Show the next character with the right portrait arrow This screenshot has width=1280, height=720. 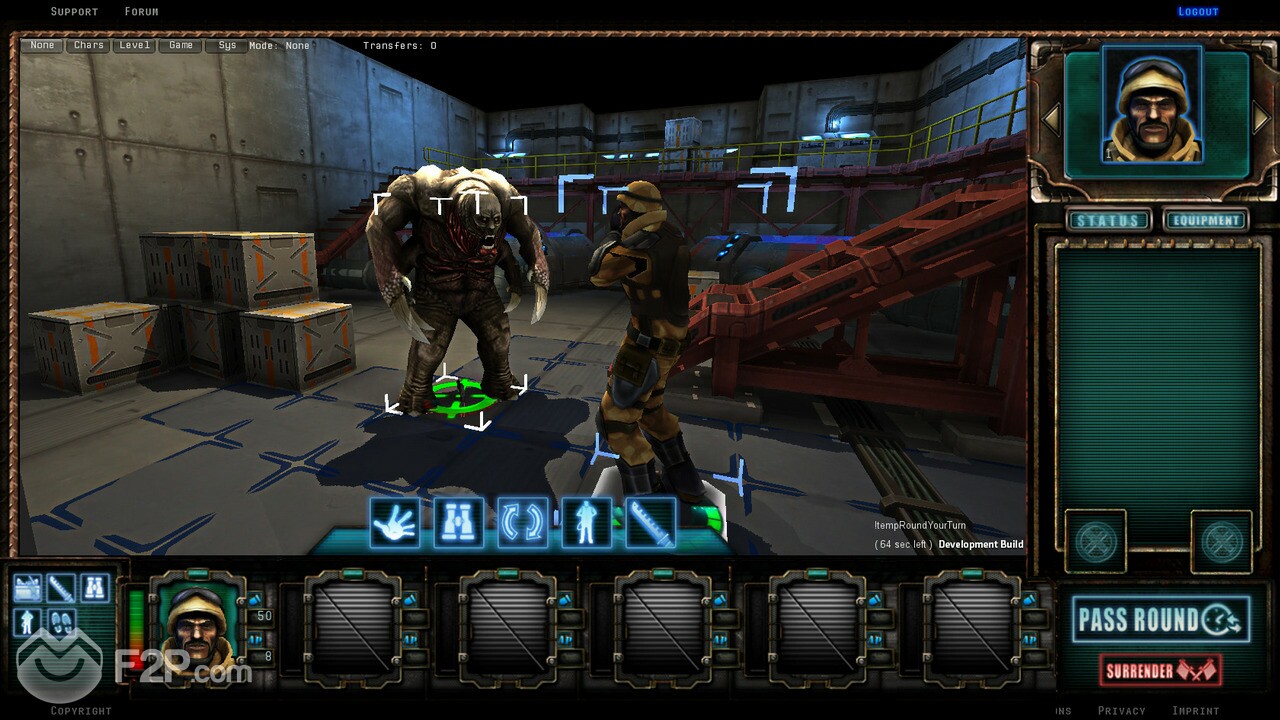click(x=1260, y=118)
